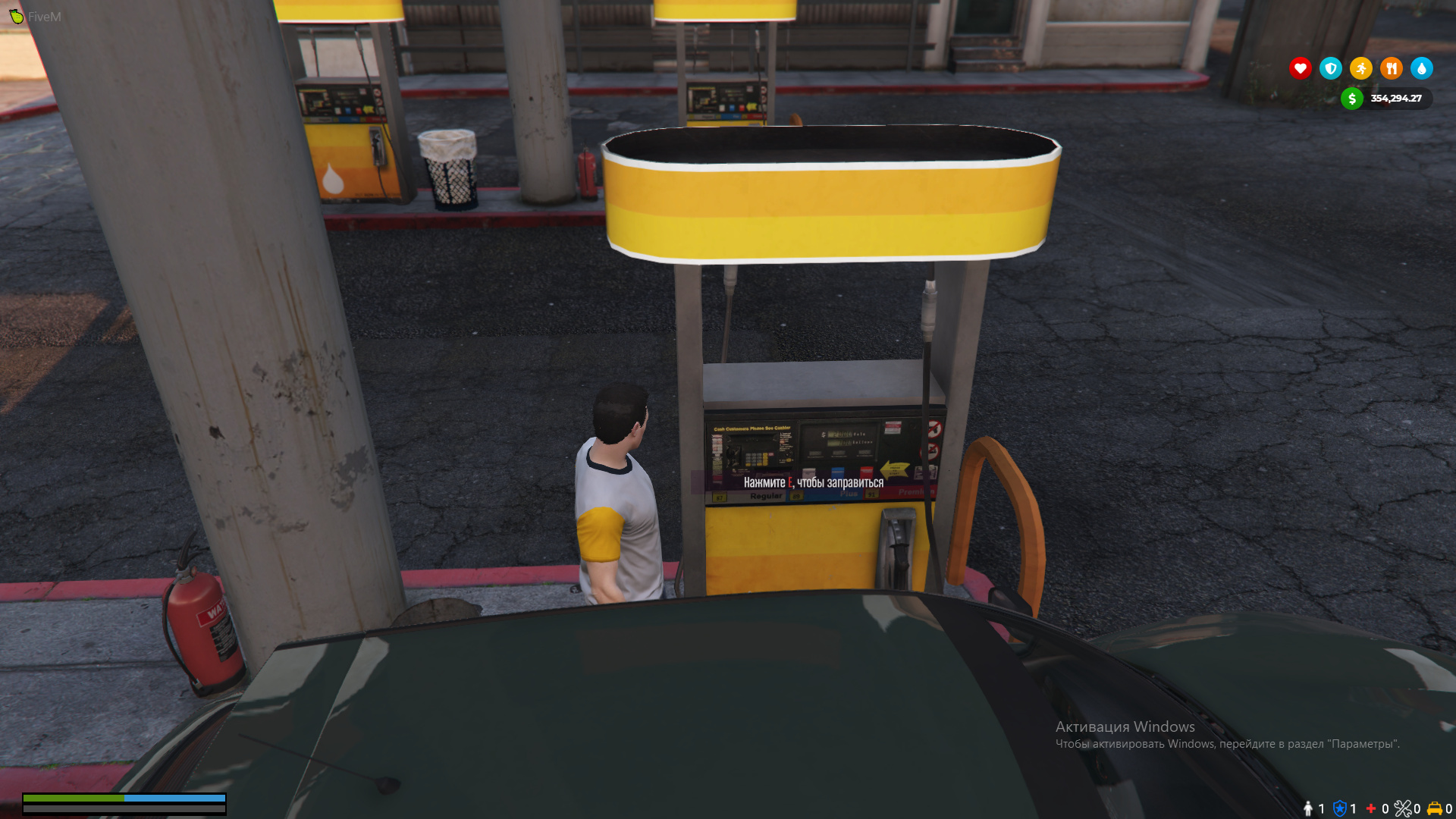The height and width of the screenshot is (819, 1456).
Task: Select the blue water drop thirst icon
Action: pos(1421,68)
